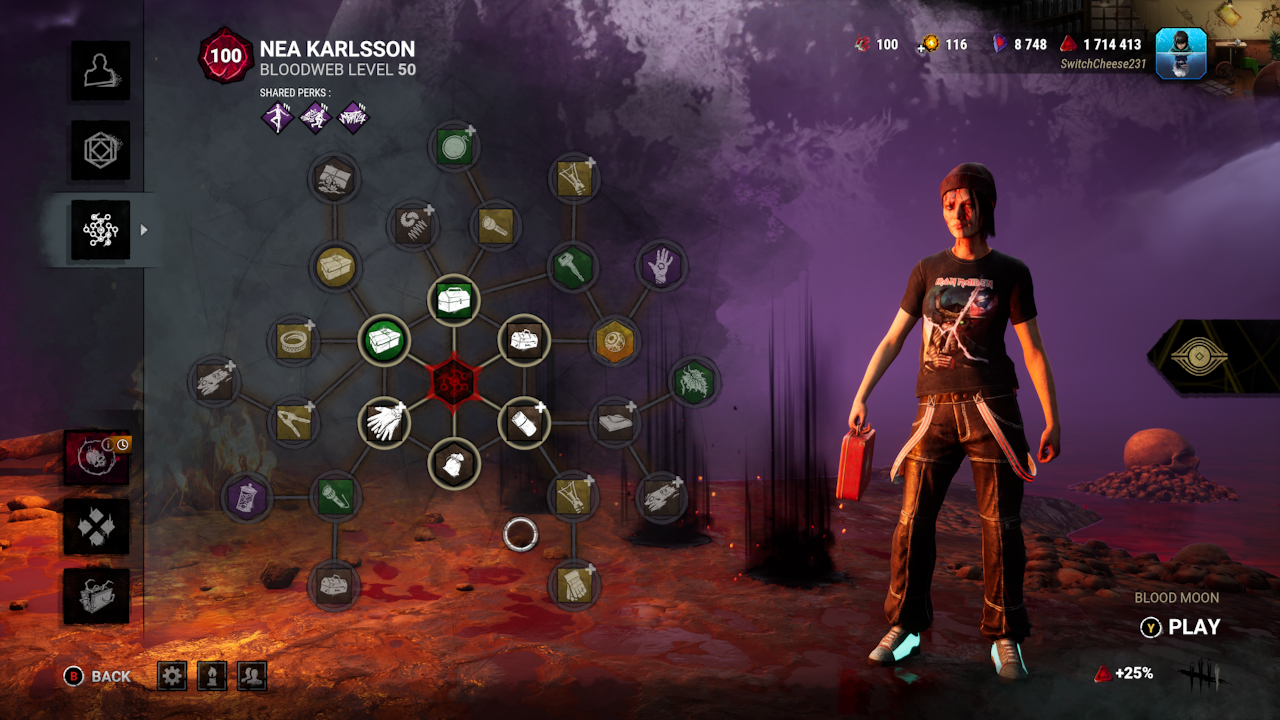Select the purple hand offering node
1280x720 pixels.
(660, 266)
